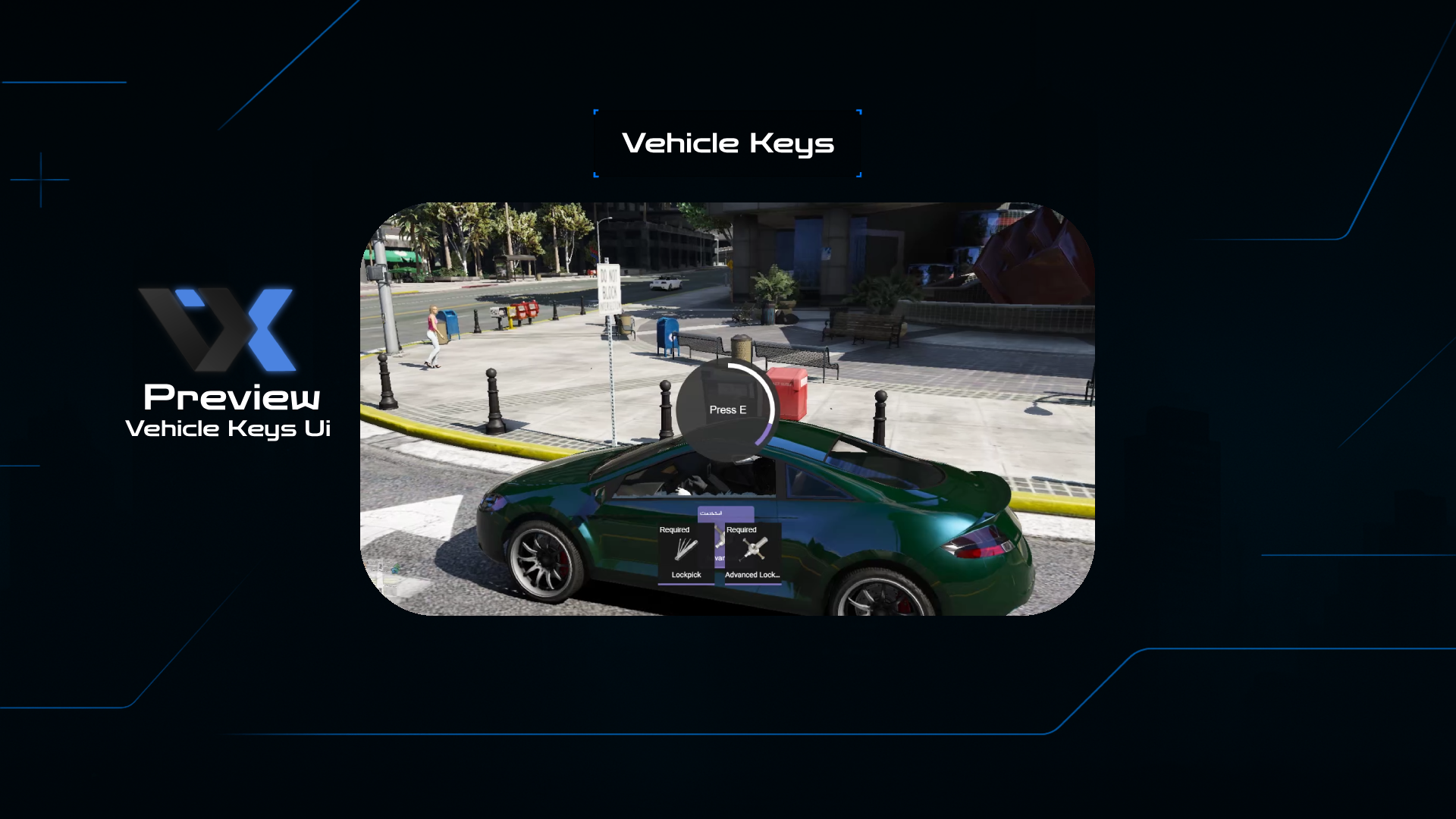Click the cross-shaped advanced lockpick illustration
1456x819 pixels.
pyautogui.click(x=754, y=548)
